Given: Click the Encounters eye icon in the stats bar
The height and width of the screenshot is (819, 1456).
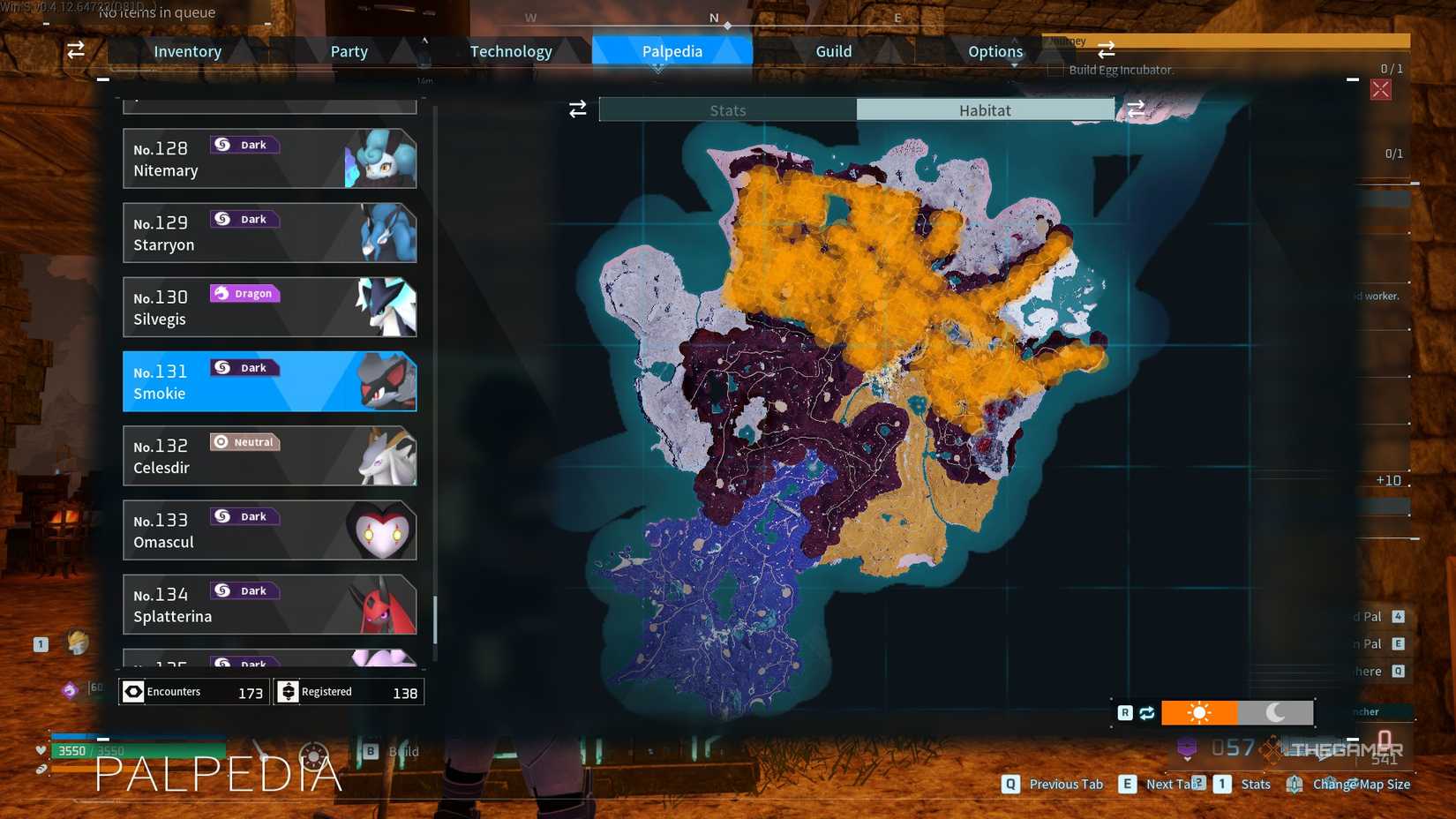Looking at the screenshot, I should click(x=133, y=691).
